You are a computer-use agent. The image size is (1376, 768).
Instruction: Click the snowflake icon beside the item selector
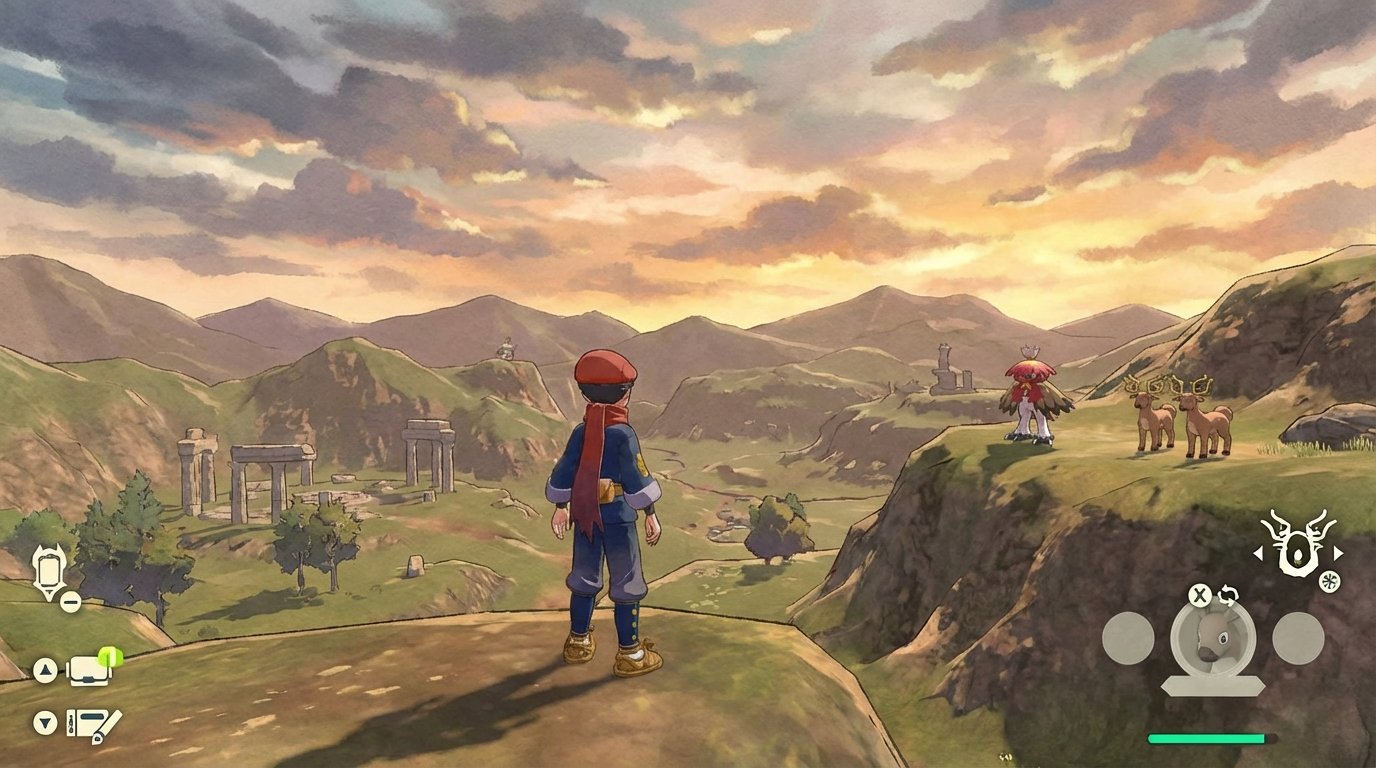tap(1329, 582)
